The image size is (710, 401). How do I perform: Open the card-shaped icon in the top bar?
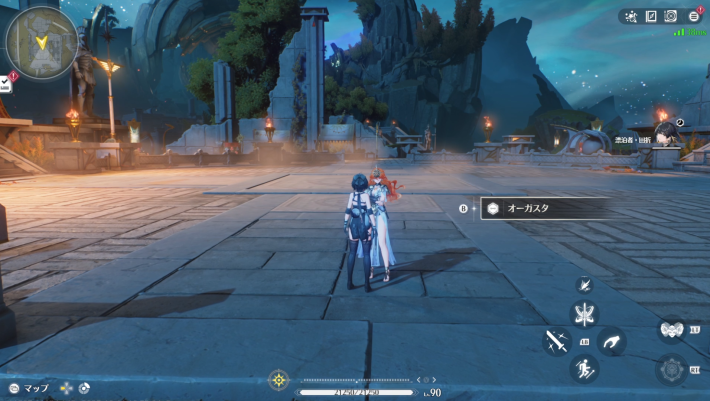pyautogui.click(x=651, y=16)
